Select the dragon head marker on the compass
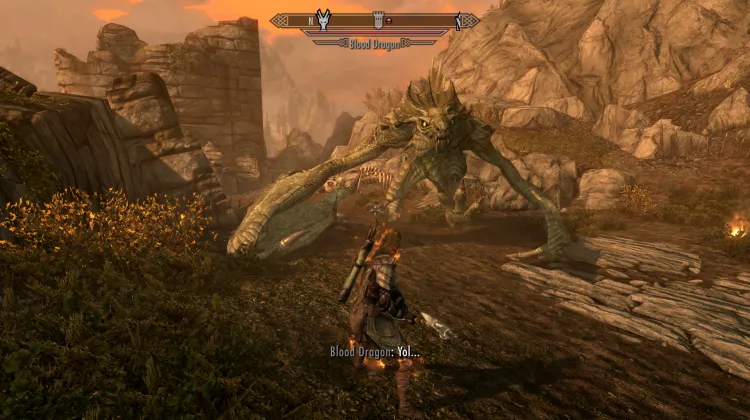 [x=323, y=19]
